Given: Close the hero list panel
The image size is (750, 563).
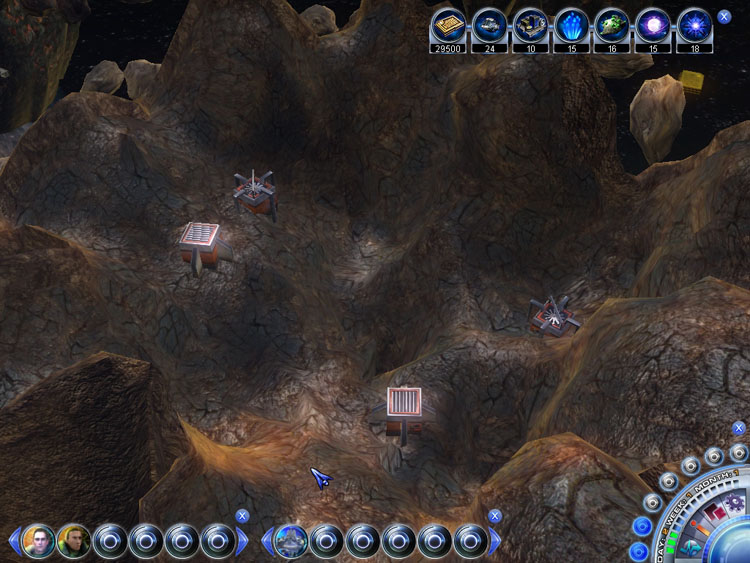Looking at the screenshot, I should [242, 516].
